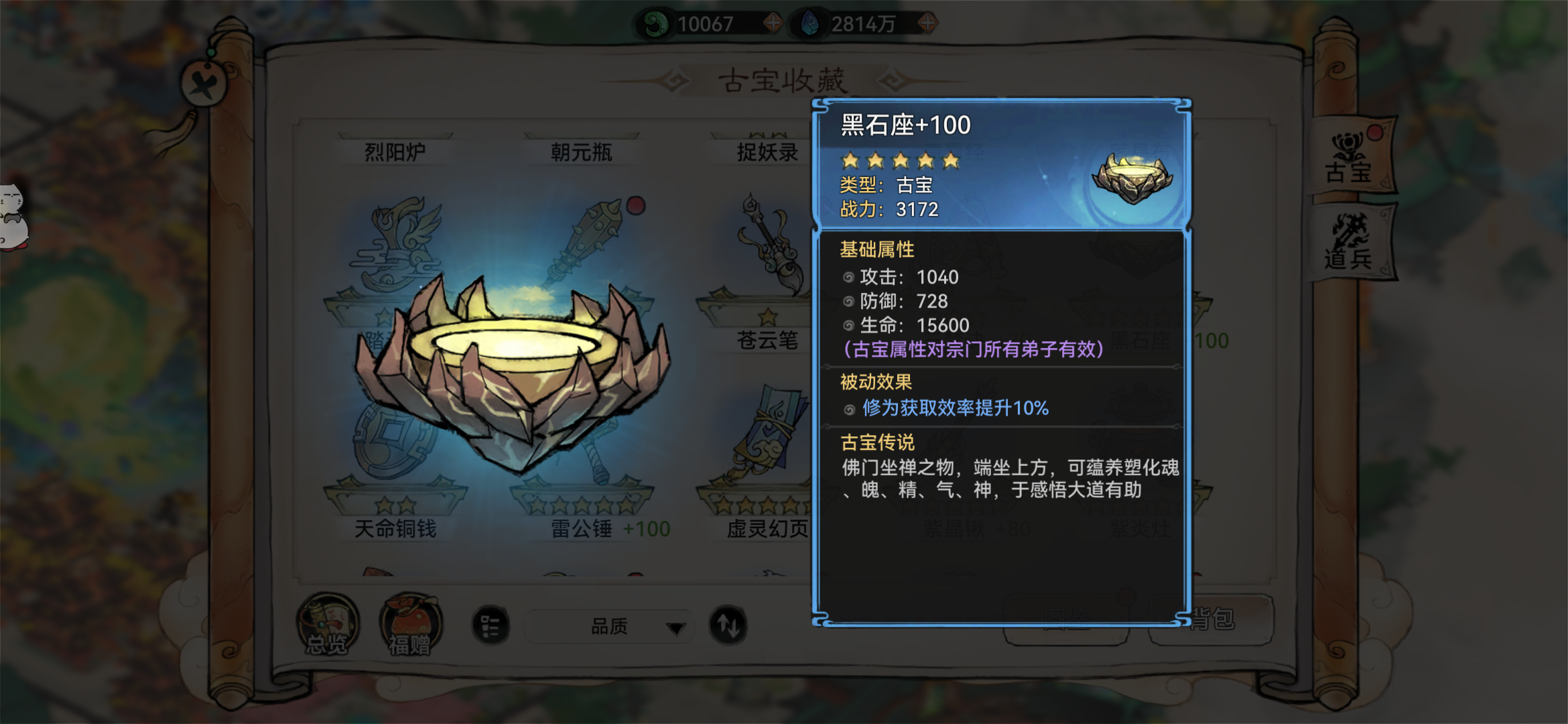Click the round list filter icon

(491, 626)
